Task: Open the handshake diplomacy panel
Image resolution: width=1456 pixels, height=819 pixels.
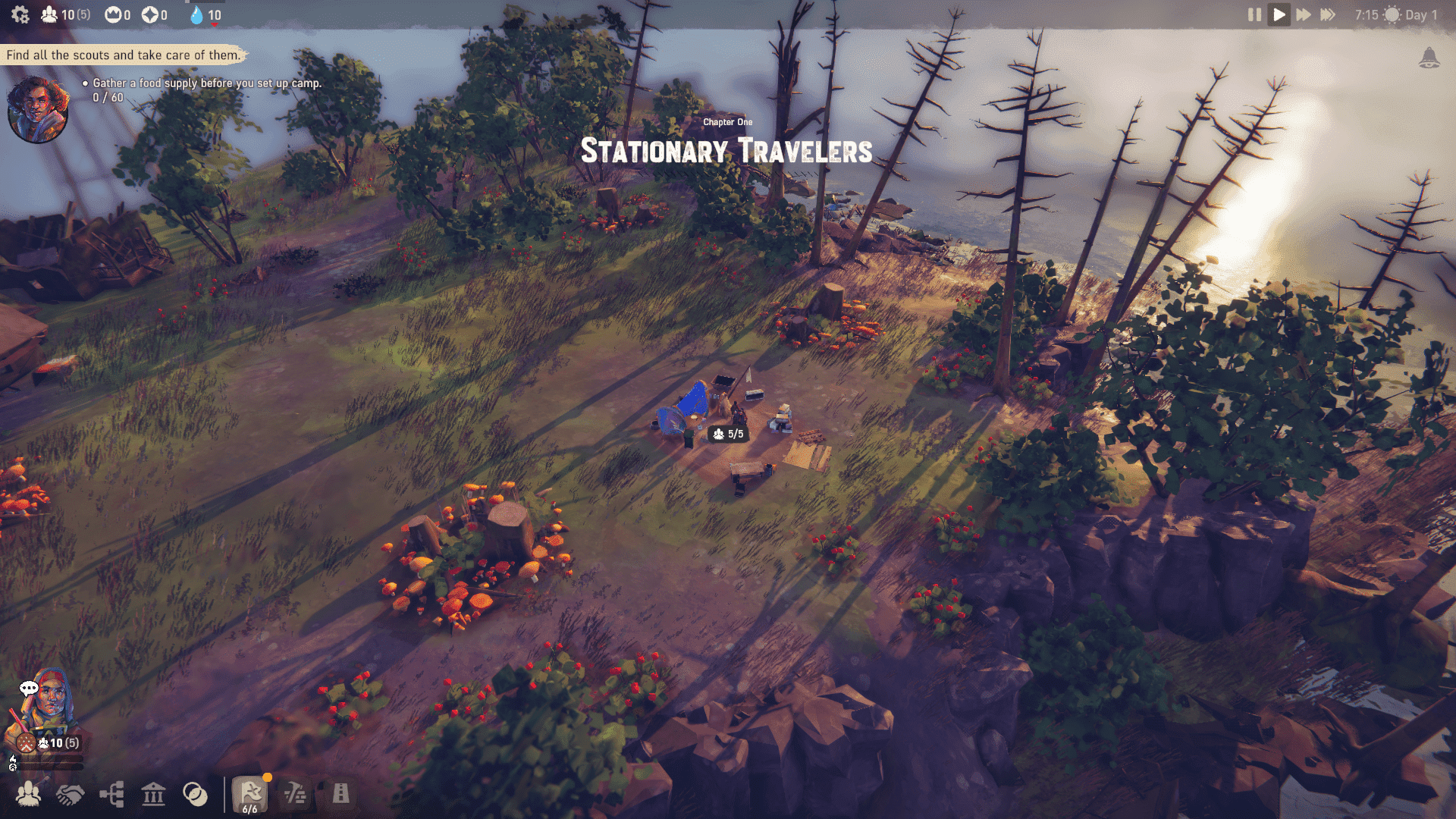Action: pos(71,794)
